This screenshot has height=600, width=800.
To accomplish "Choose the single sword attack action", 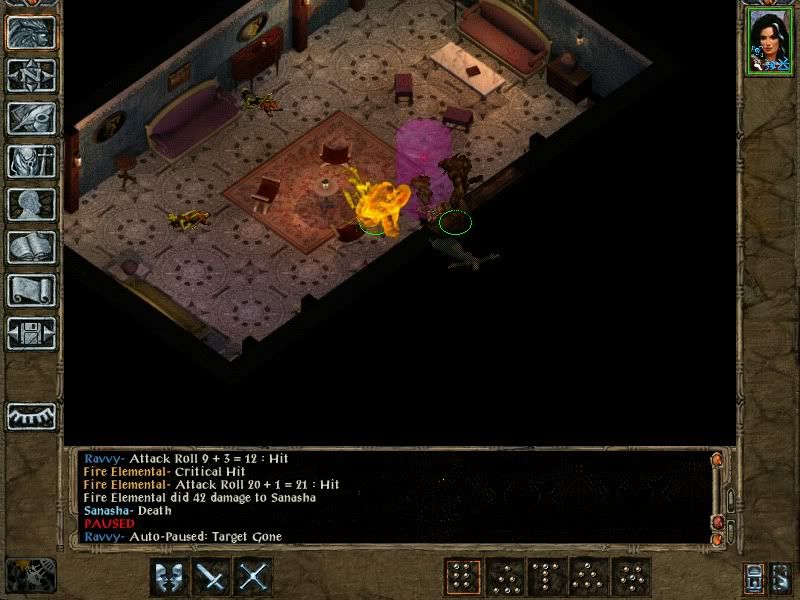I will pos(212,577).
